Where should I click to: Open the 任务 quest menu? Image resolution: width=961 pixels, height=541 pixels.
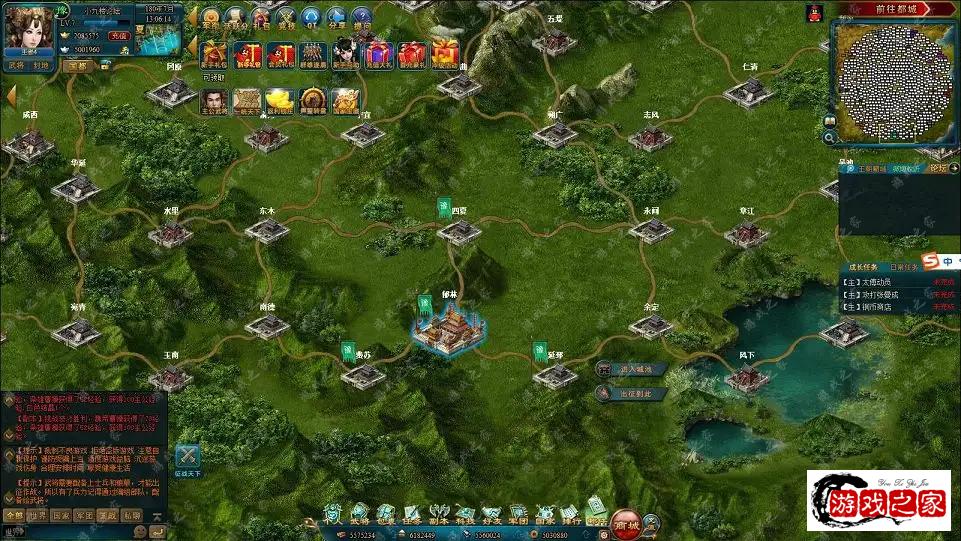coord(411,515)
